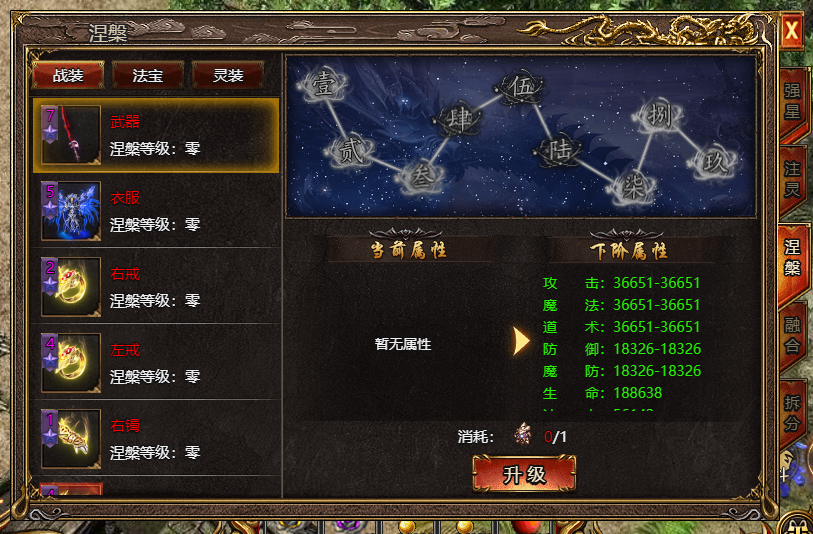Image resolution: width=813 pixels, height=534 pixels.
Task: Click the 升级 upgrade button
Action: (524, 474)
